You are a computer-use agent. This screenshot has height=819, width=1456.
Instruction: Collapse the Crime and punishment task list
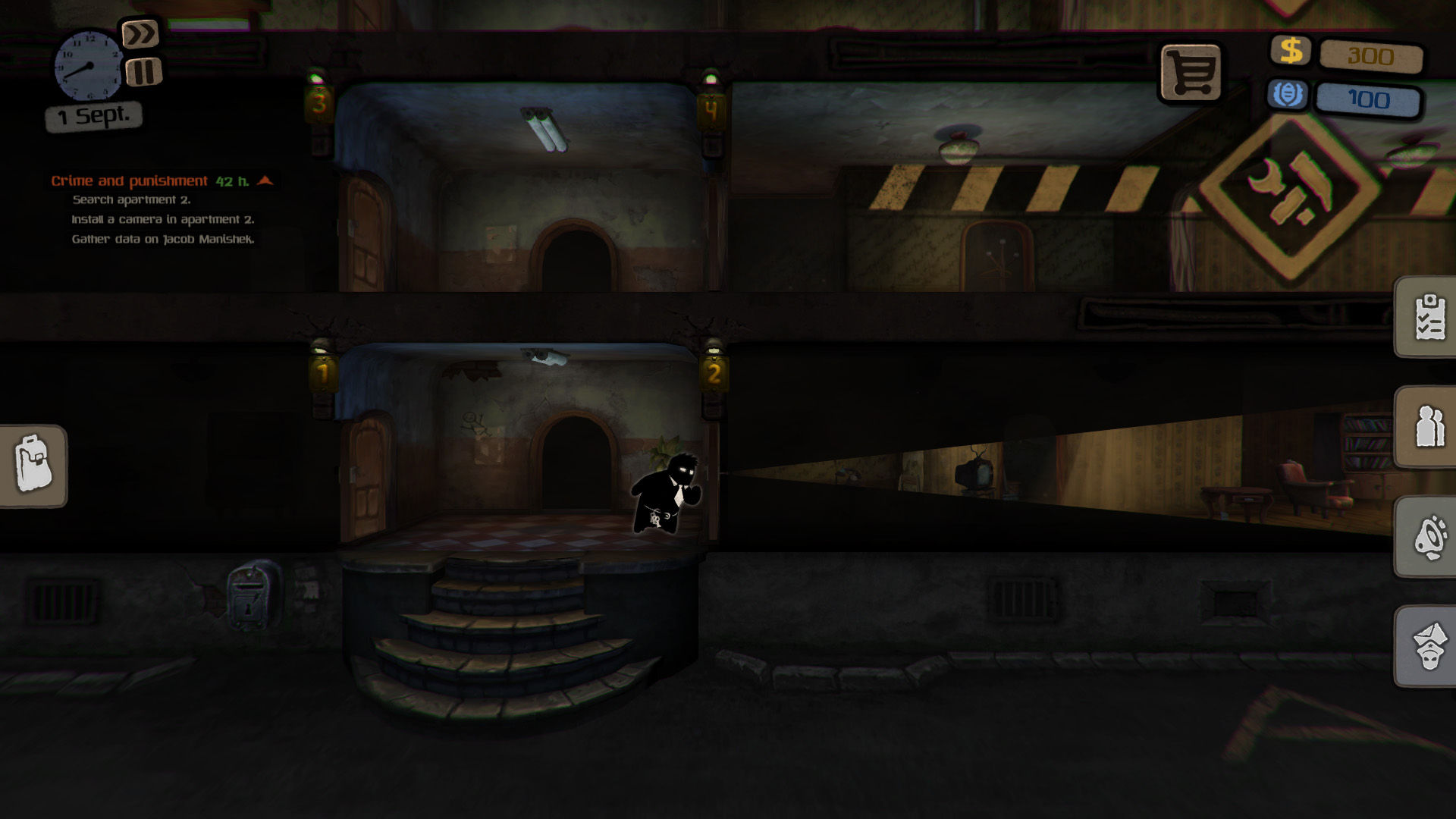pyautogui.click(x=265, y=181)
